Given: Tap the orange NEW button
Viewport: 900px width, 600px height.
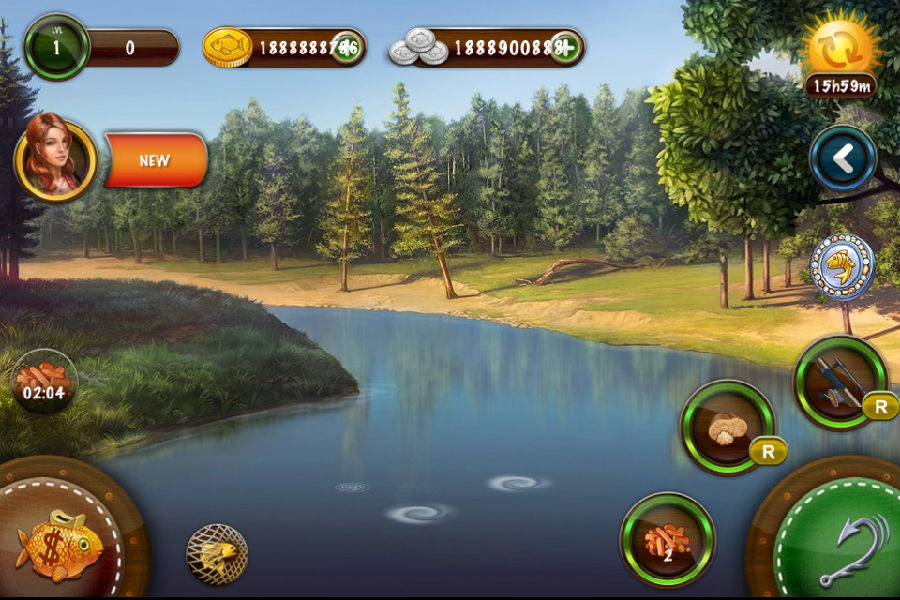Looking at the screenshot, I should click(x=155, y=160).
